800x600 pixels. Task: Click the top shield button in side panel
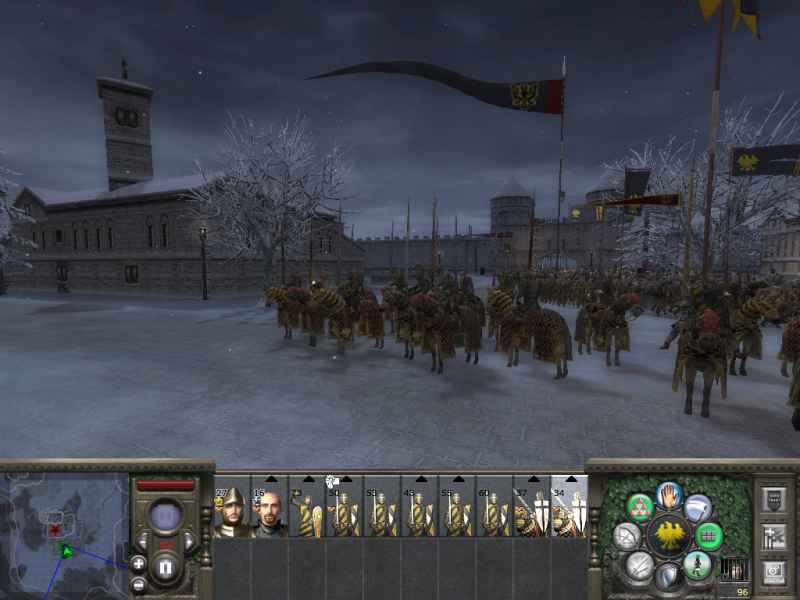click(773, 498)
